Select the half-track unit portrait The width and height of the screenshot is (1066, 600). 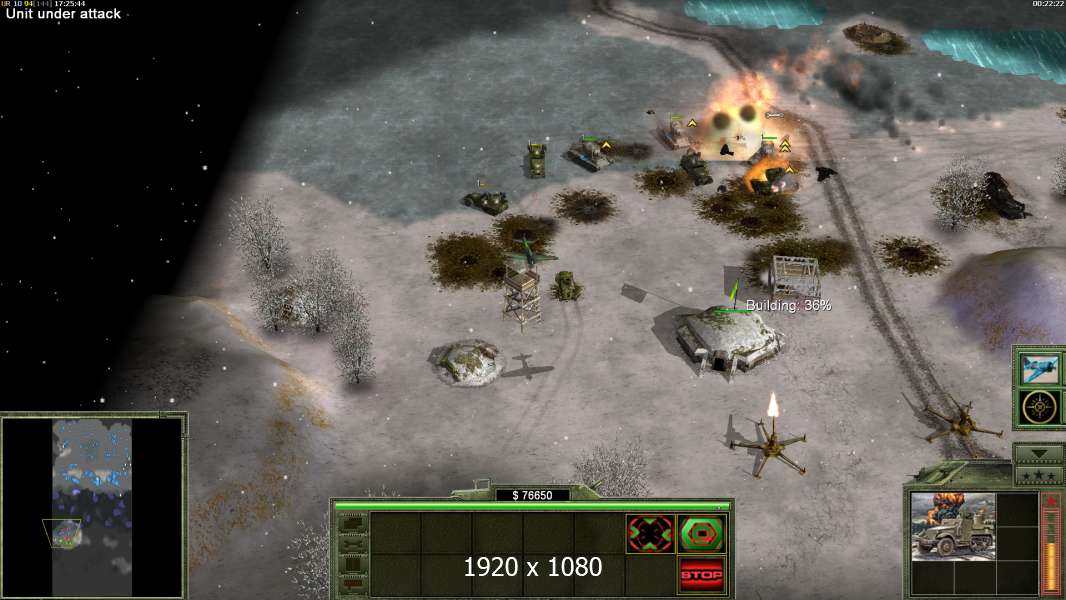pos(952,527)
